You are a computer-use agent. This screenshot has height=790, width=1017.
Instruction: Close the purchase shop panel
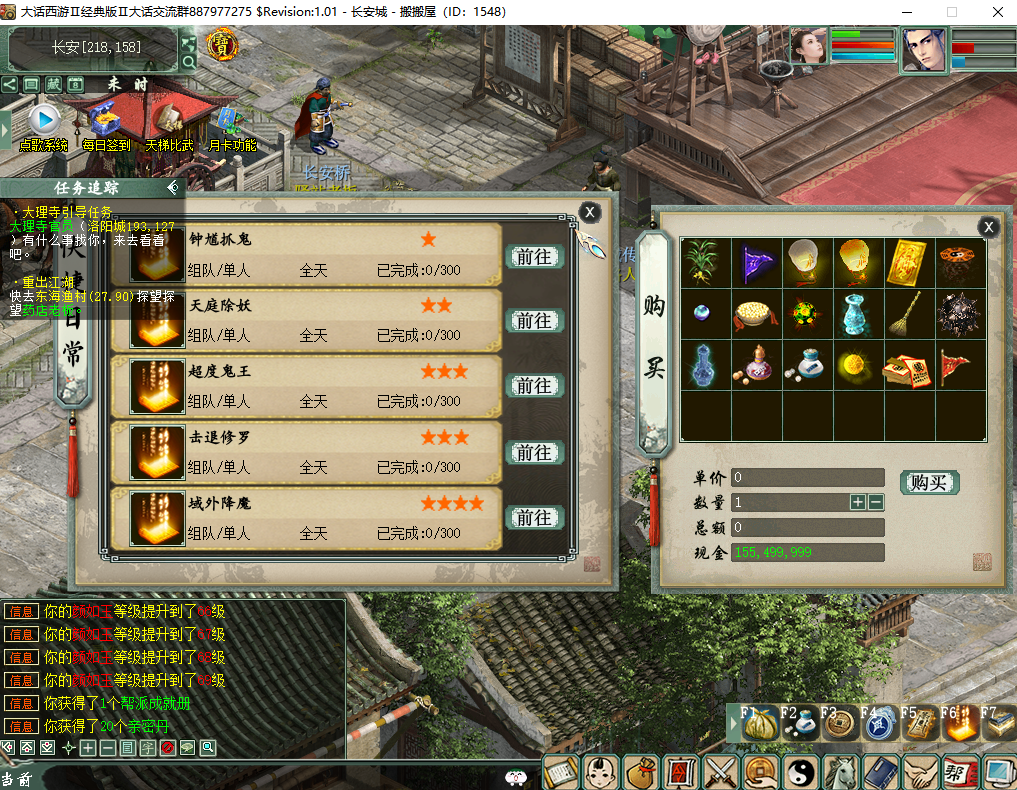click(x=988, y=227)
